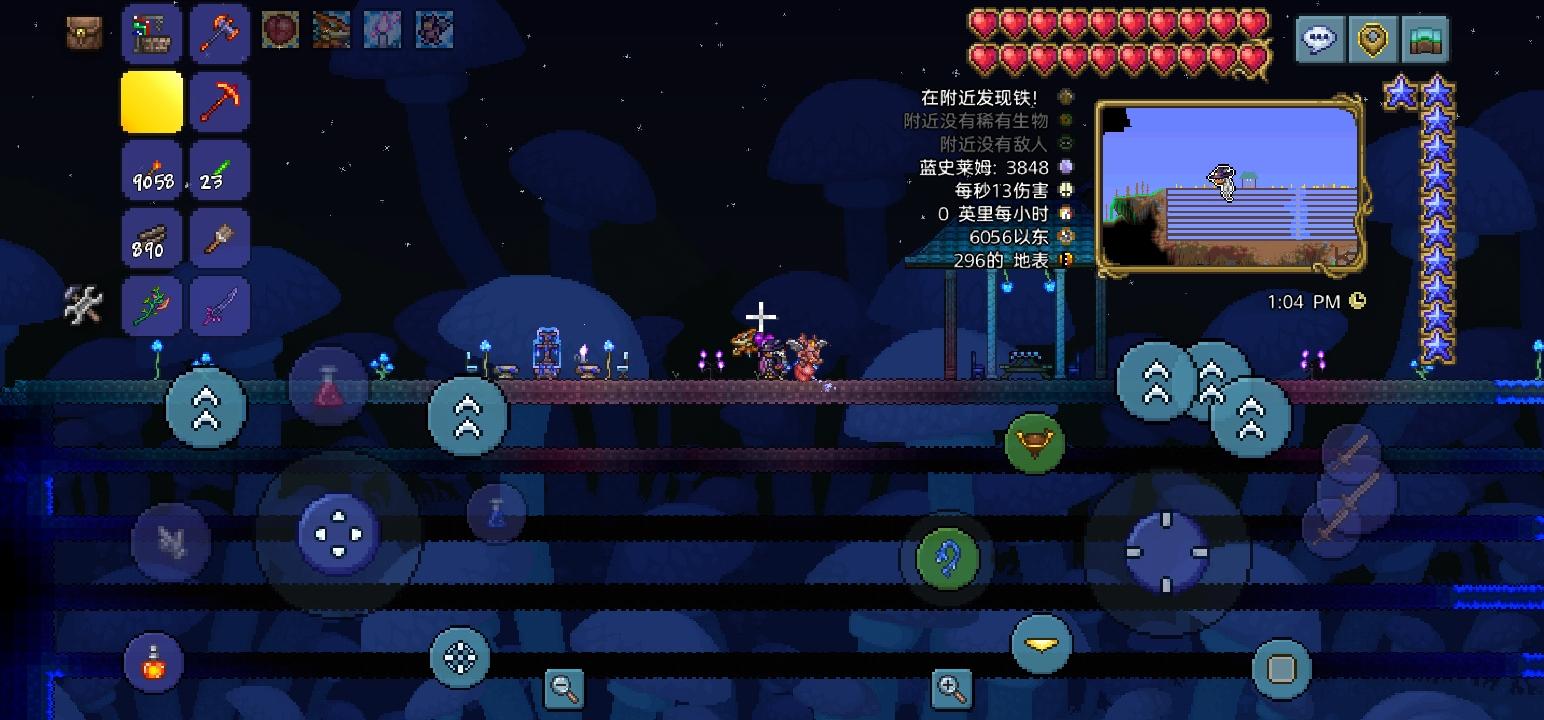Viewport: 1544px width, 720px height.
Task: Tap the yellow down-chevron quick action toggle
Action: pos(1041,645)
